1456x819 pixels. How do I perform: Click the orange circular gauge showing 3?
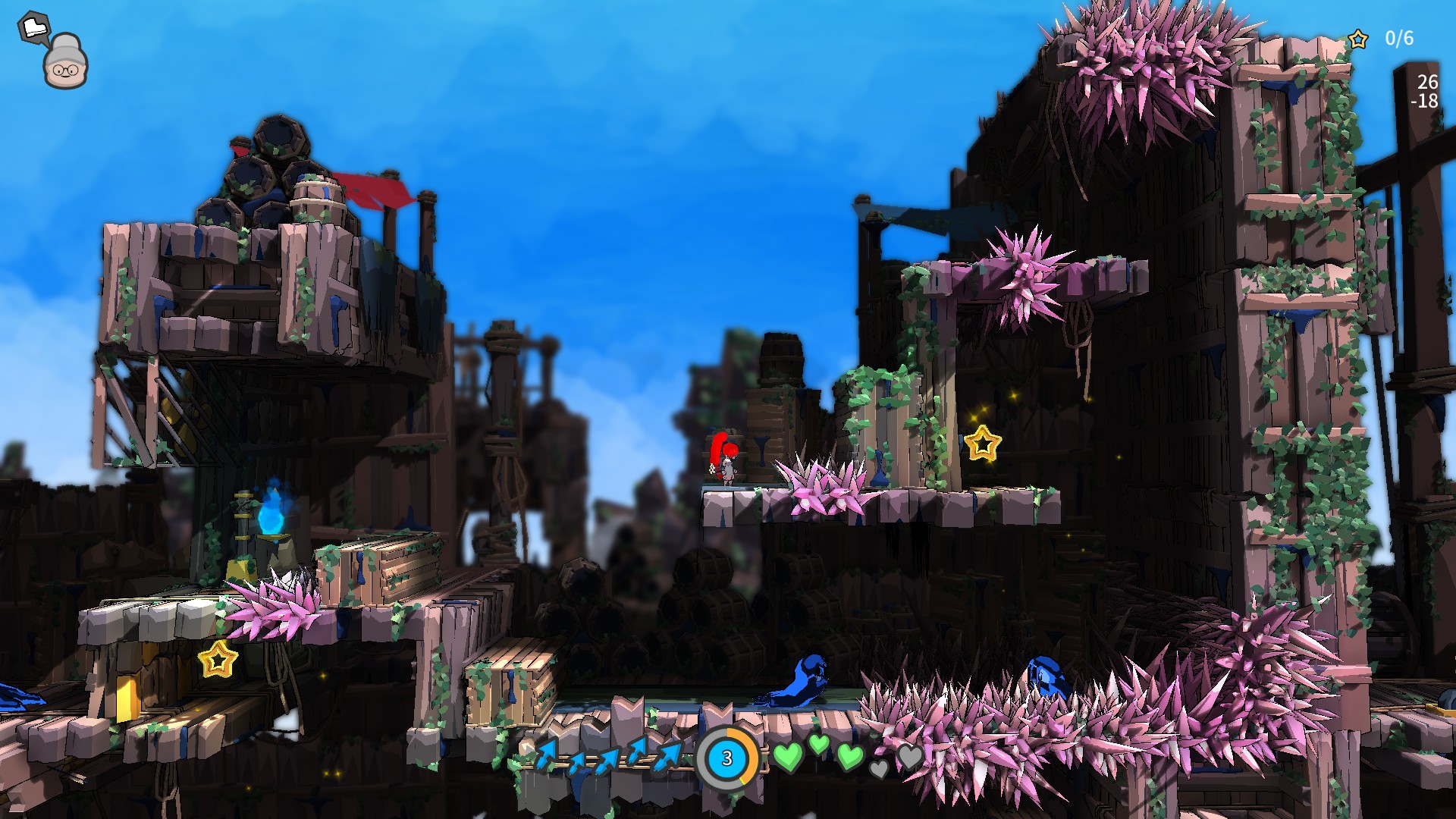pyautogui.click(x=726, y=758)
